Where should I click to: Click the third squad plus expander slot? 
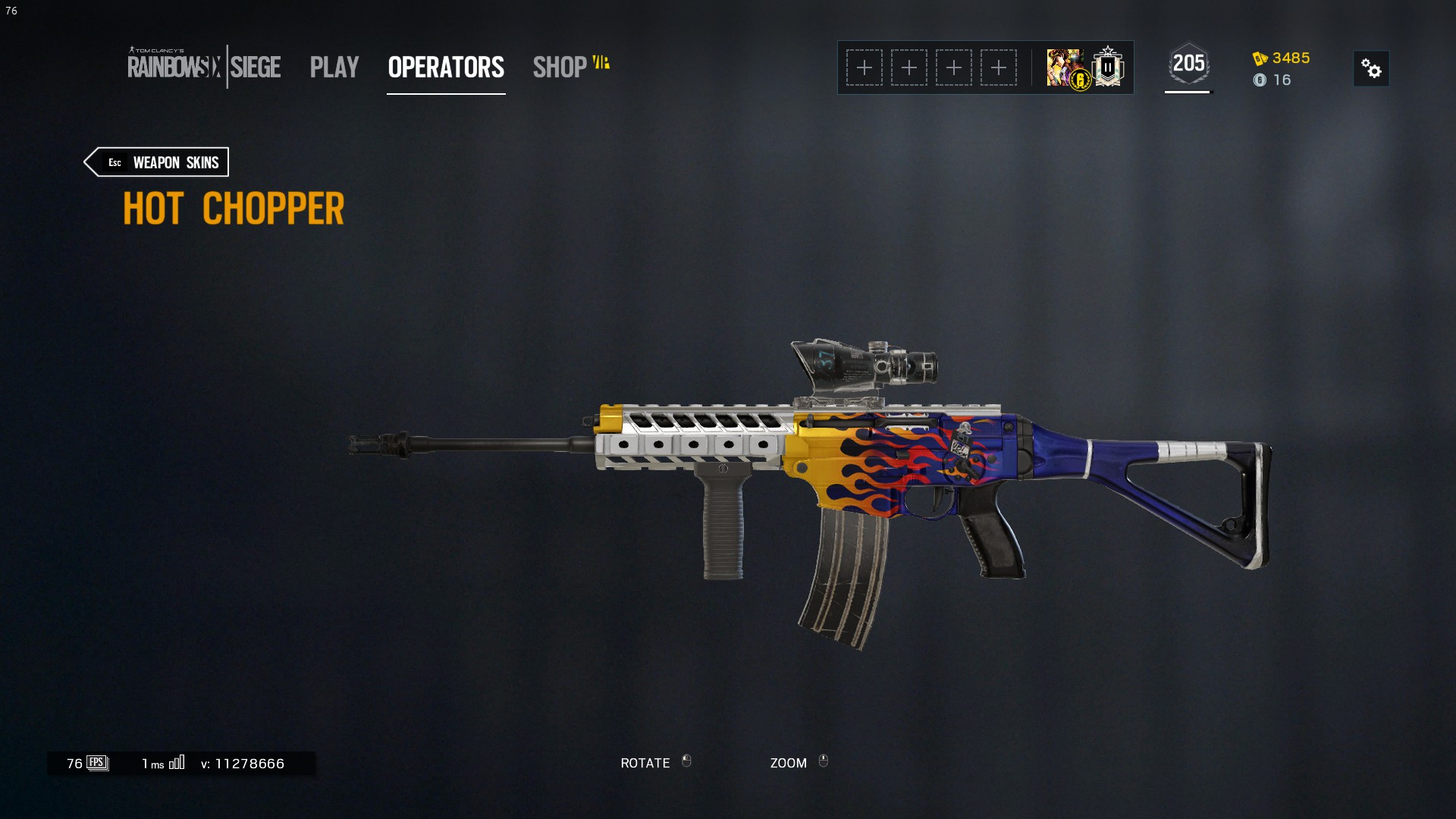(x=955, y=67)
